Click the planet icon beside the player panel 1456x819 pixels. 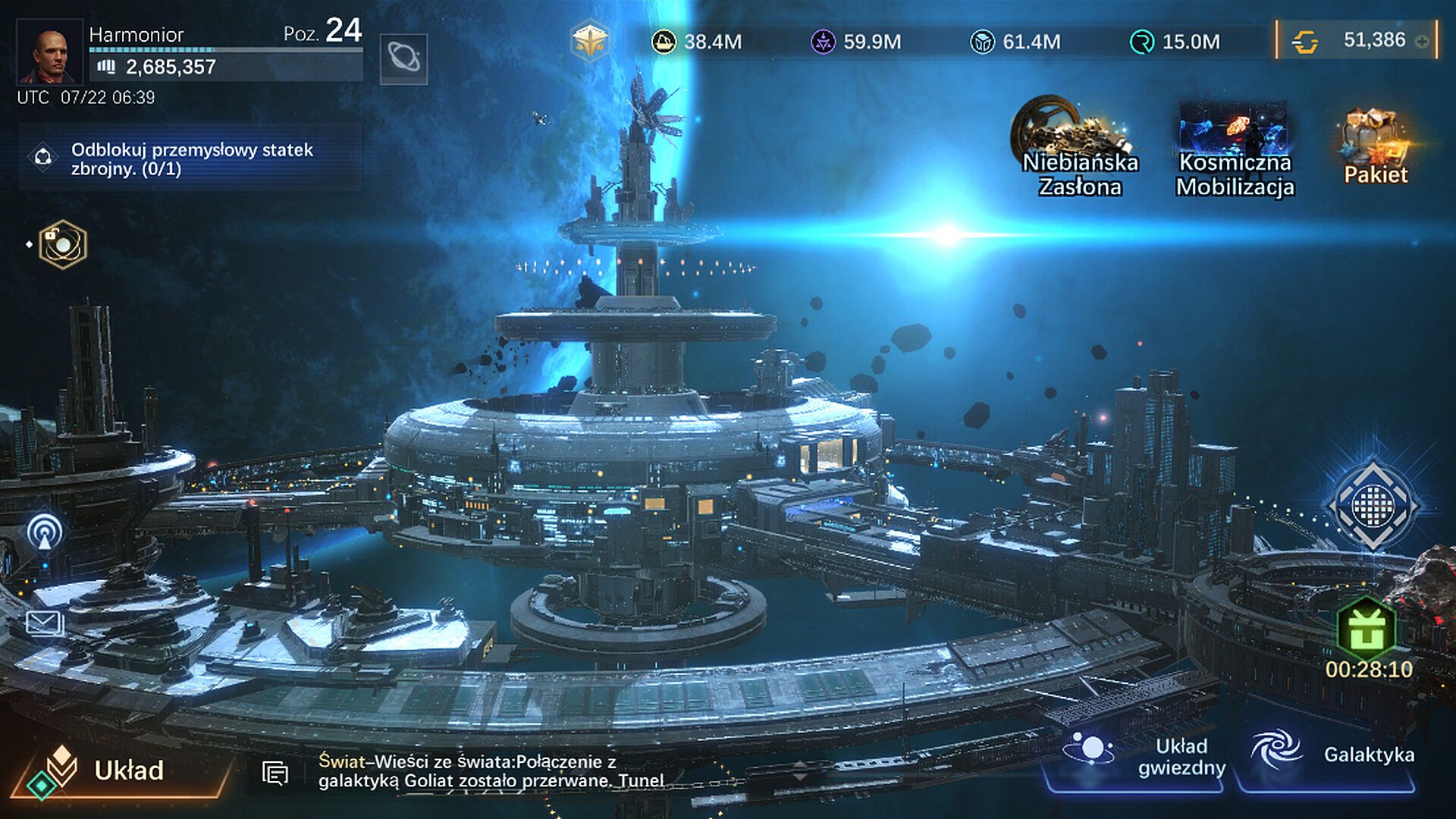tap(403, 58)
